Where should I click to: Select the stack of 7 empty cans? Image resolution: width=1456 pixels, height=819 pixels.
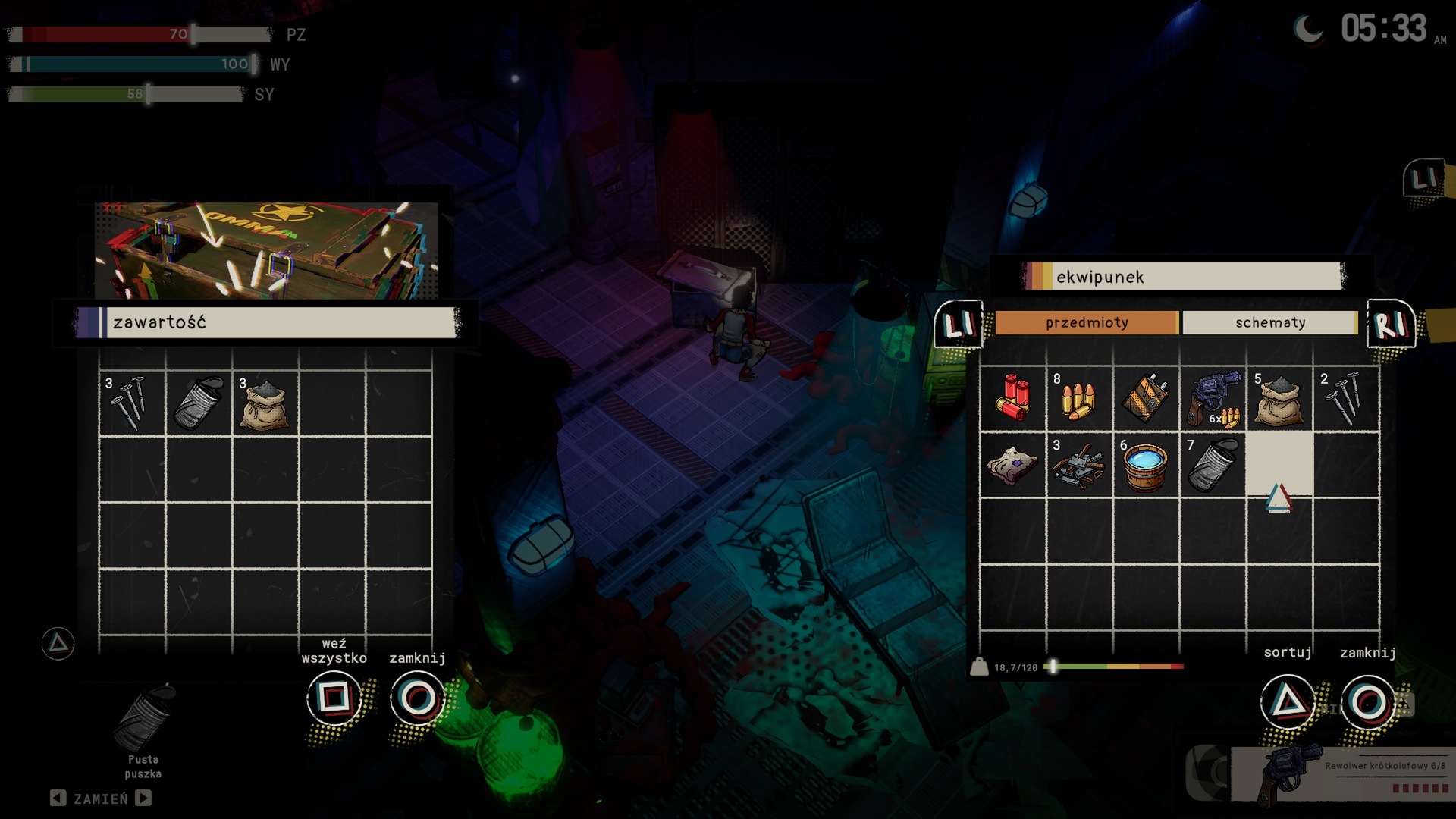(x=1213, y=465)
